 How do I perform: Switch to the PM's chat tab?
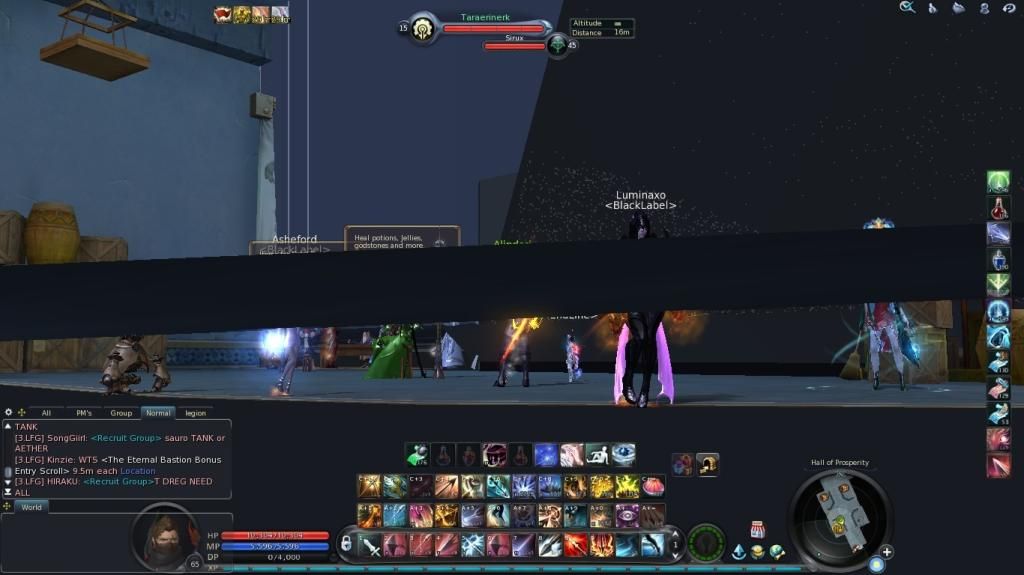[x=83, y=412]
